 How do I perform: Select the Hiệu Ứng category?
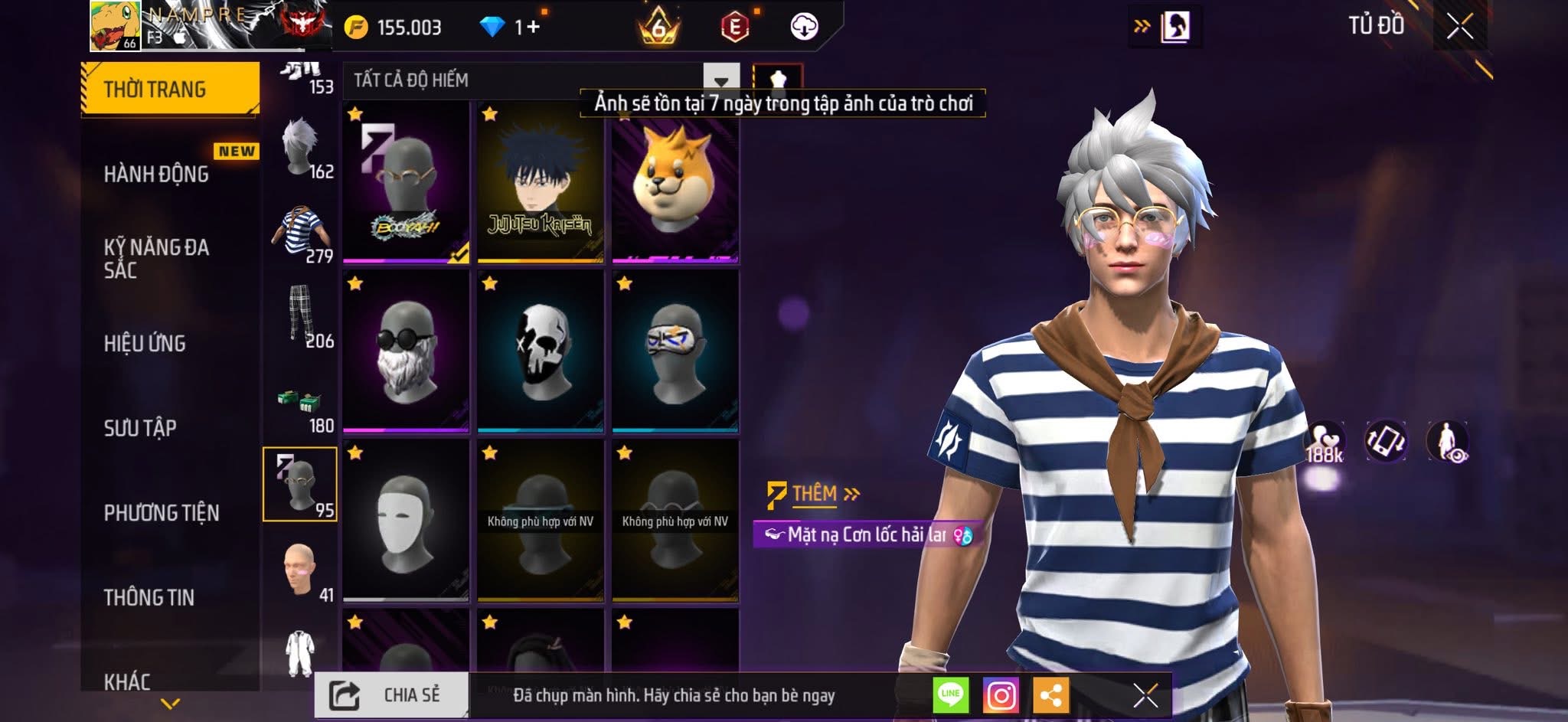click(145, 344)
